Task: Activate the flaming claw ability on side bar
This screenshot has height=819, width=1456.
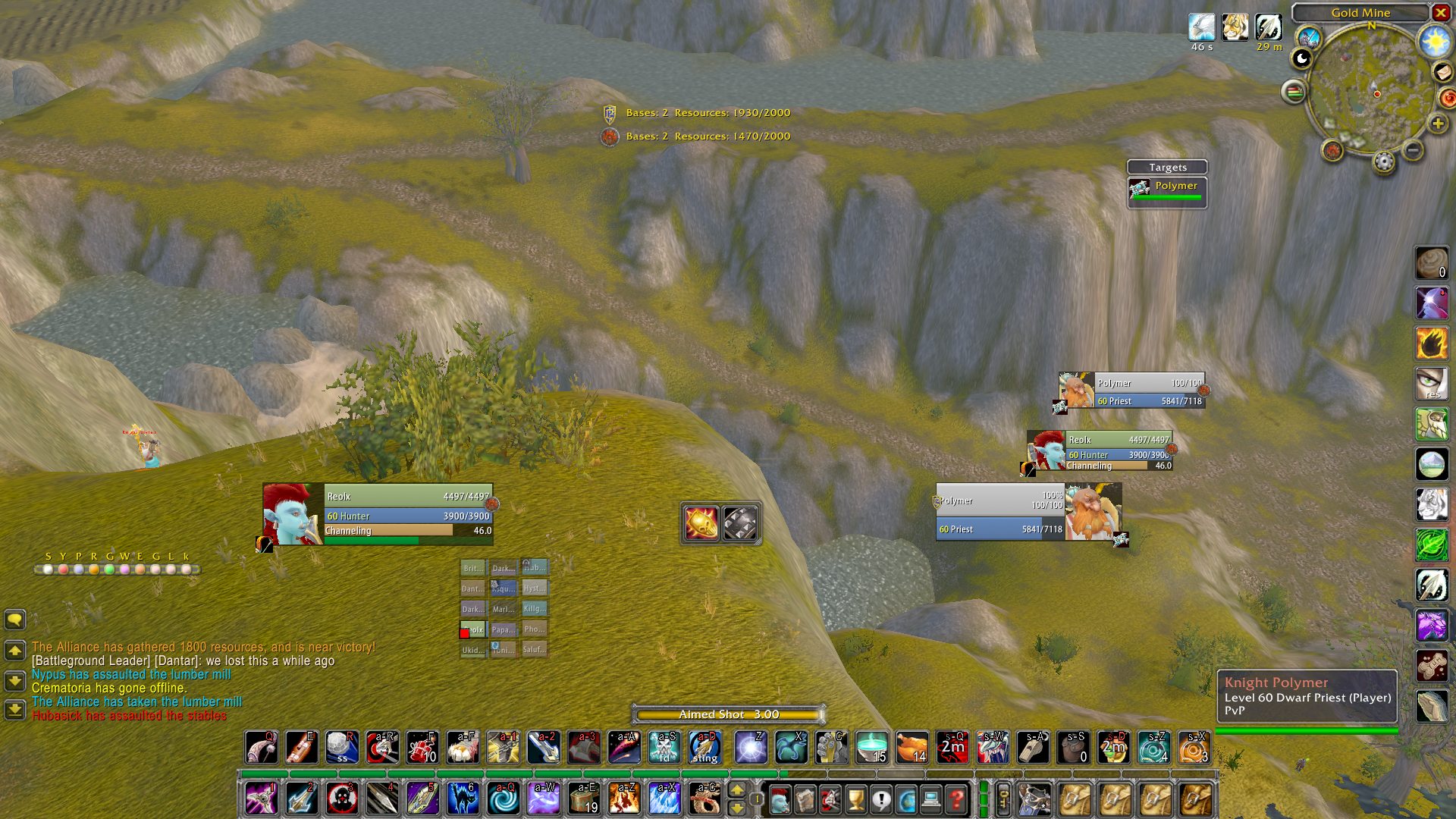Action: (x=1432, y=344)
